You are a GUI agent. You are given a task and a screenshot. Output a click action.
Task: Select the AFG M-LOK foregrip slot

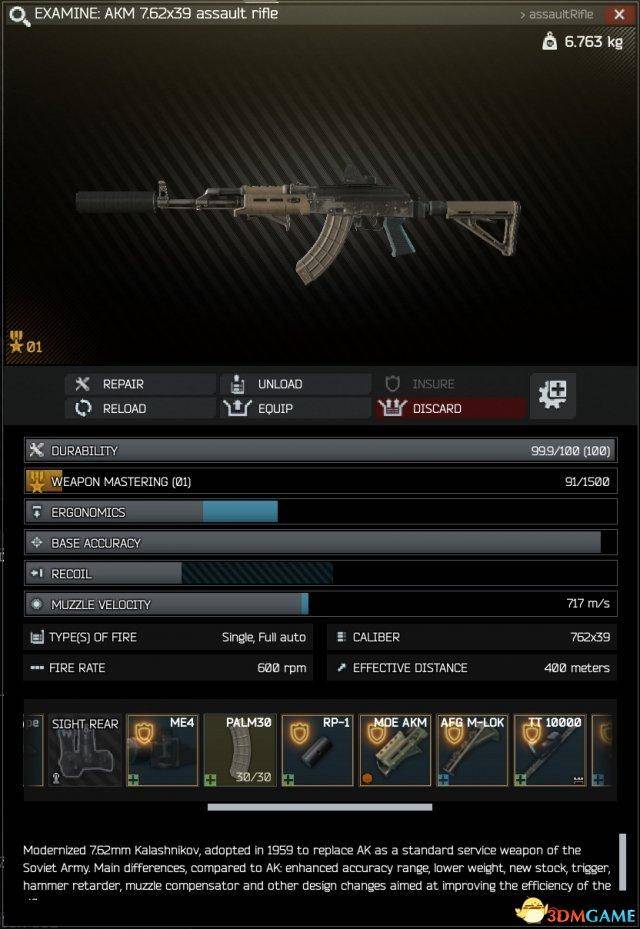click(474, 751)
